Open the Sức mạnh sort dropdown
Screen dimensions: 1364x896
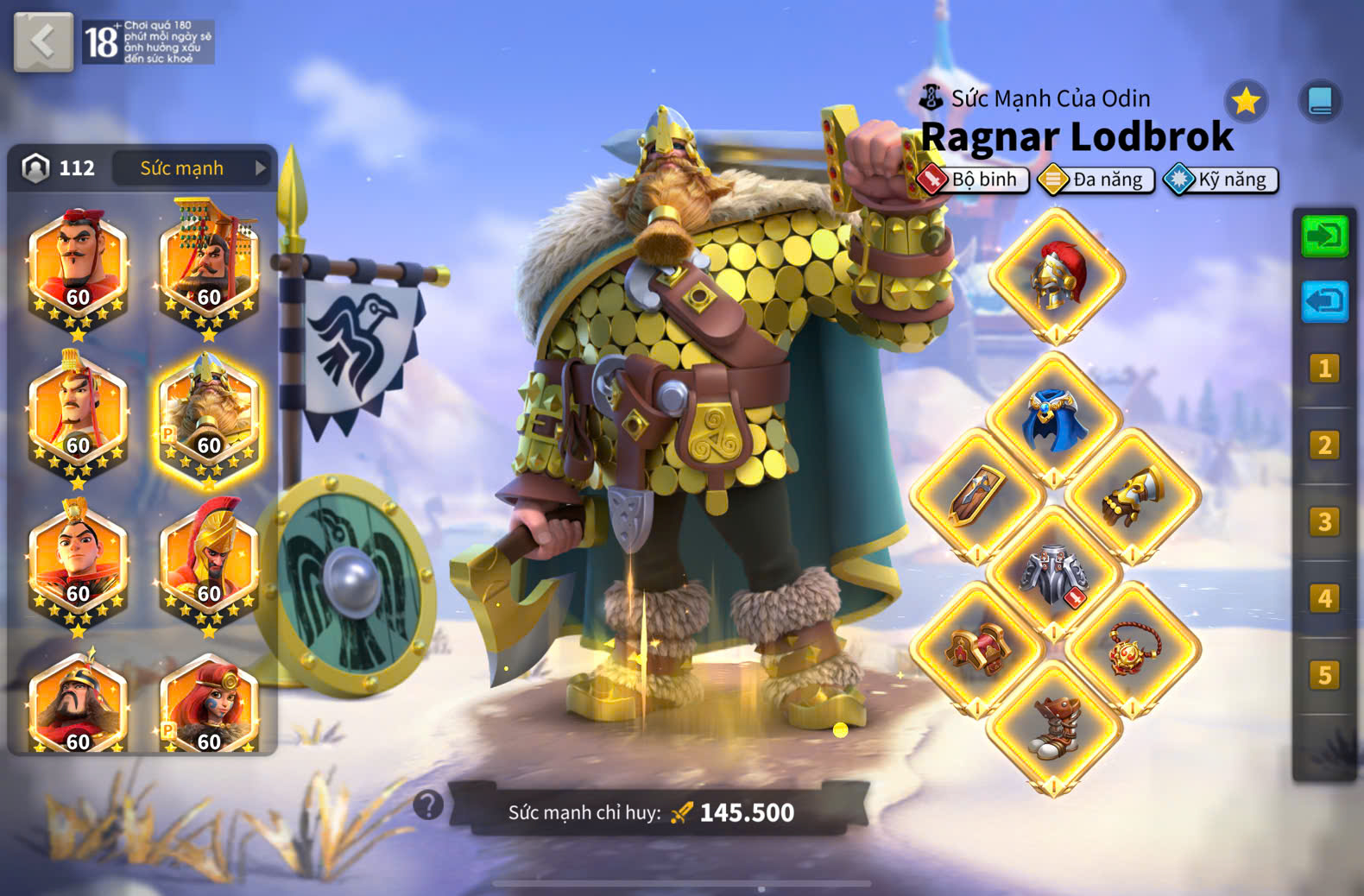point(192,167)
